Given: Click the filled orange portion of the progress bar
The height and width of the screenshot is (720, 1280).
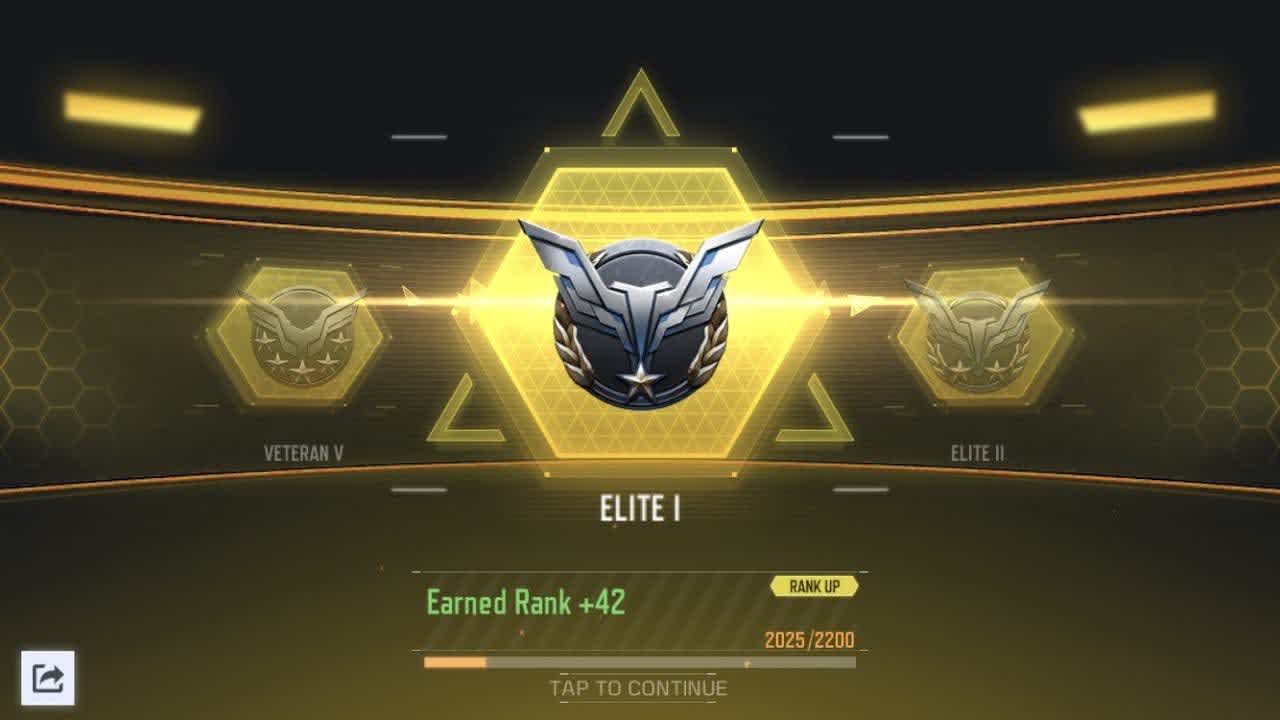Looking at the screenshot, I should click(x=455, y=662).
